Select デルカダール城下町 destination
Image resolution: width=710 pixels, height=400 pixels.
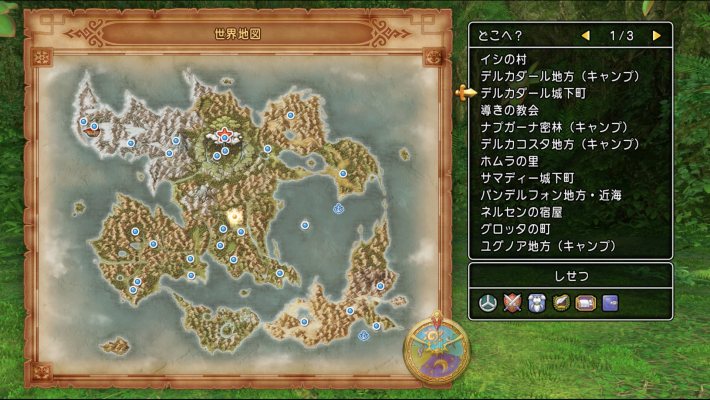pyautogui.click(x=533, y=93)
